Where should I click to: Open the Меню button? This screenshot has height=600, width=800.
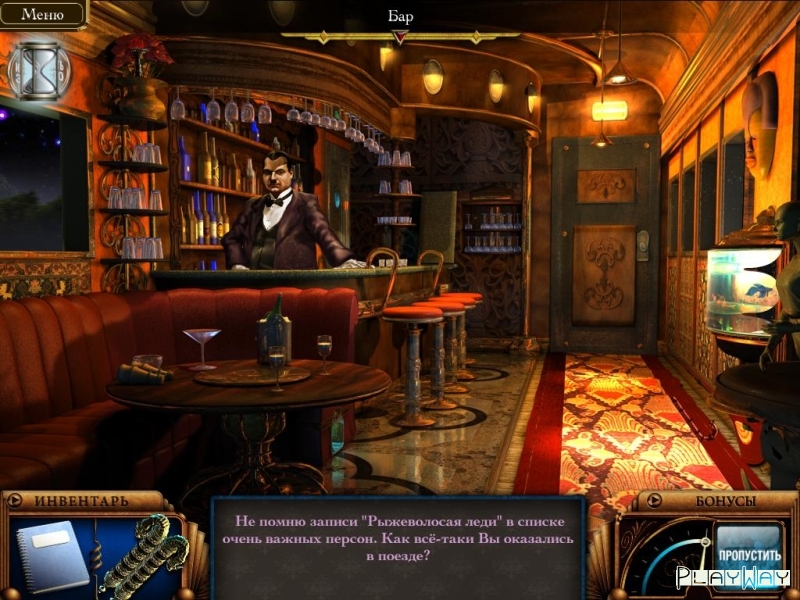click(x=41, y=14)
